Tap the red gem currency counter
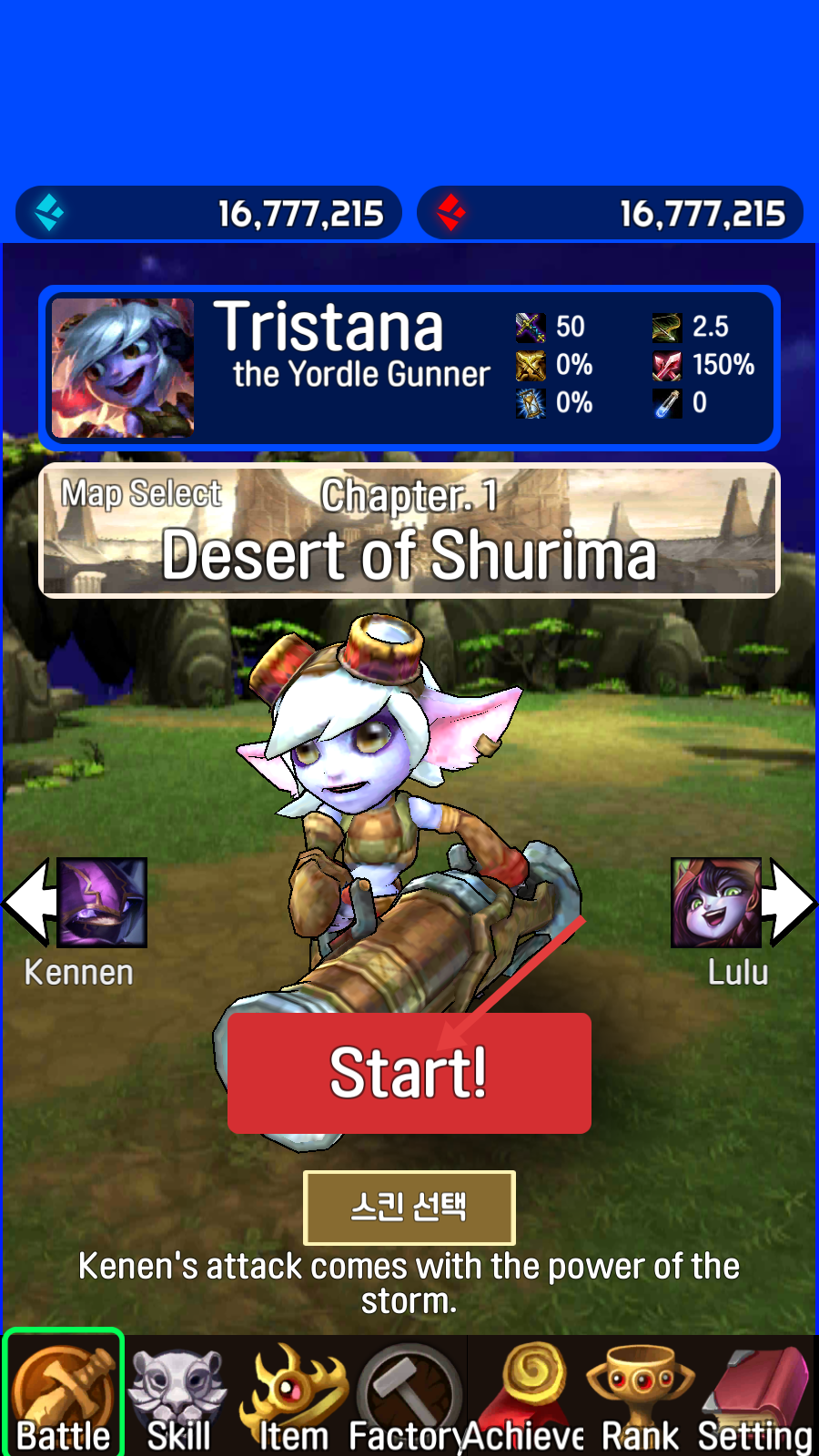The height and width of the screenshot is (1456, 819). 610,213
